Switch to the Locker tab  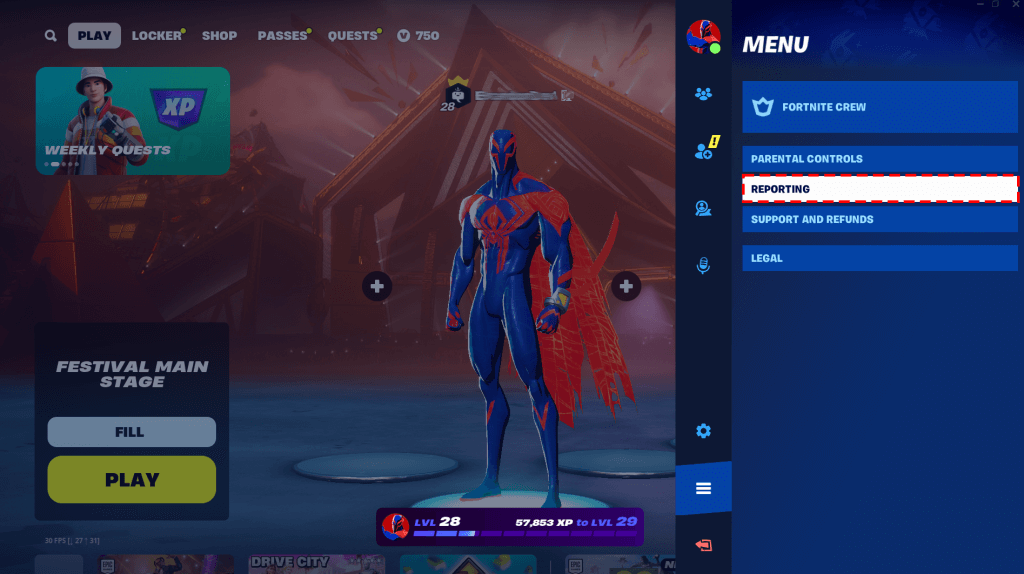(x=156, y=36)
